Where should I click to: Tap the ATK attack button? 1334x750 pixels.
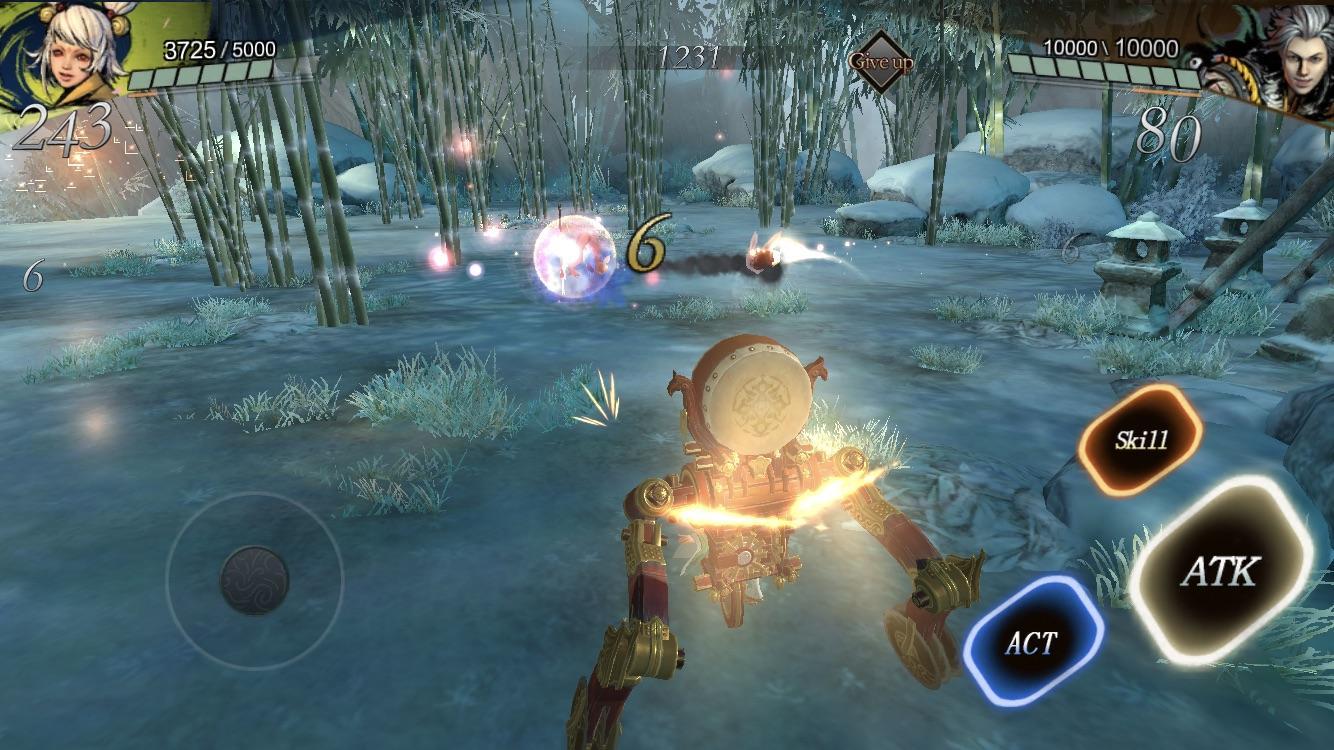1220,571
